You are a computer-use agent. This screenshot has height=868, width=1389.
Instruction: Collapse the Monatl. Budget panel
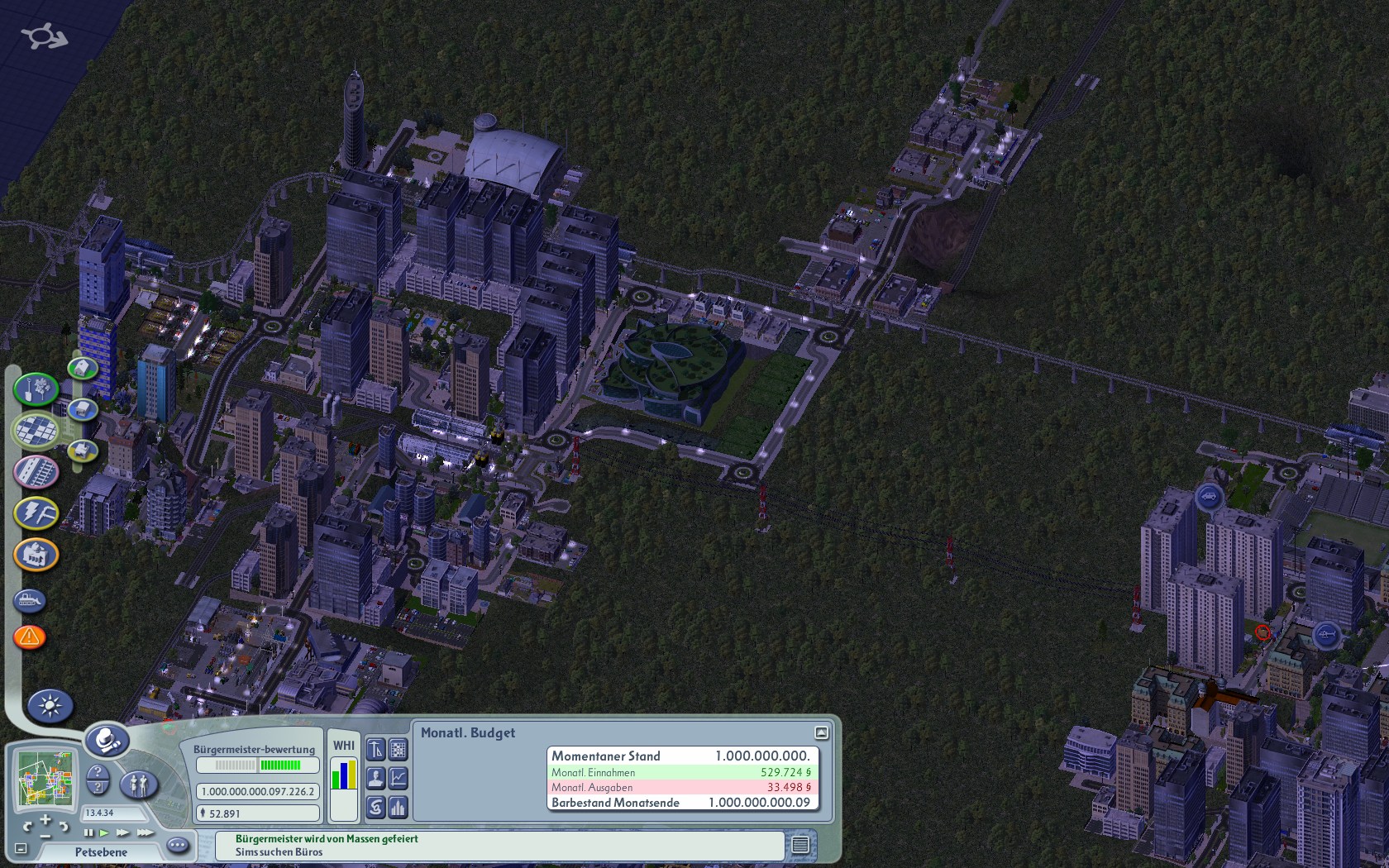point(821,732)
